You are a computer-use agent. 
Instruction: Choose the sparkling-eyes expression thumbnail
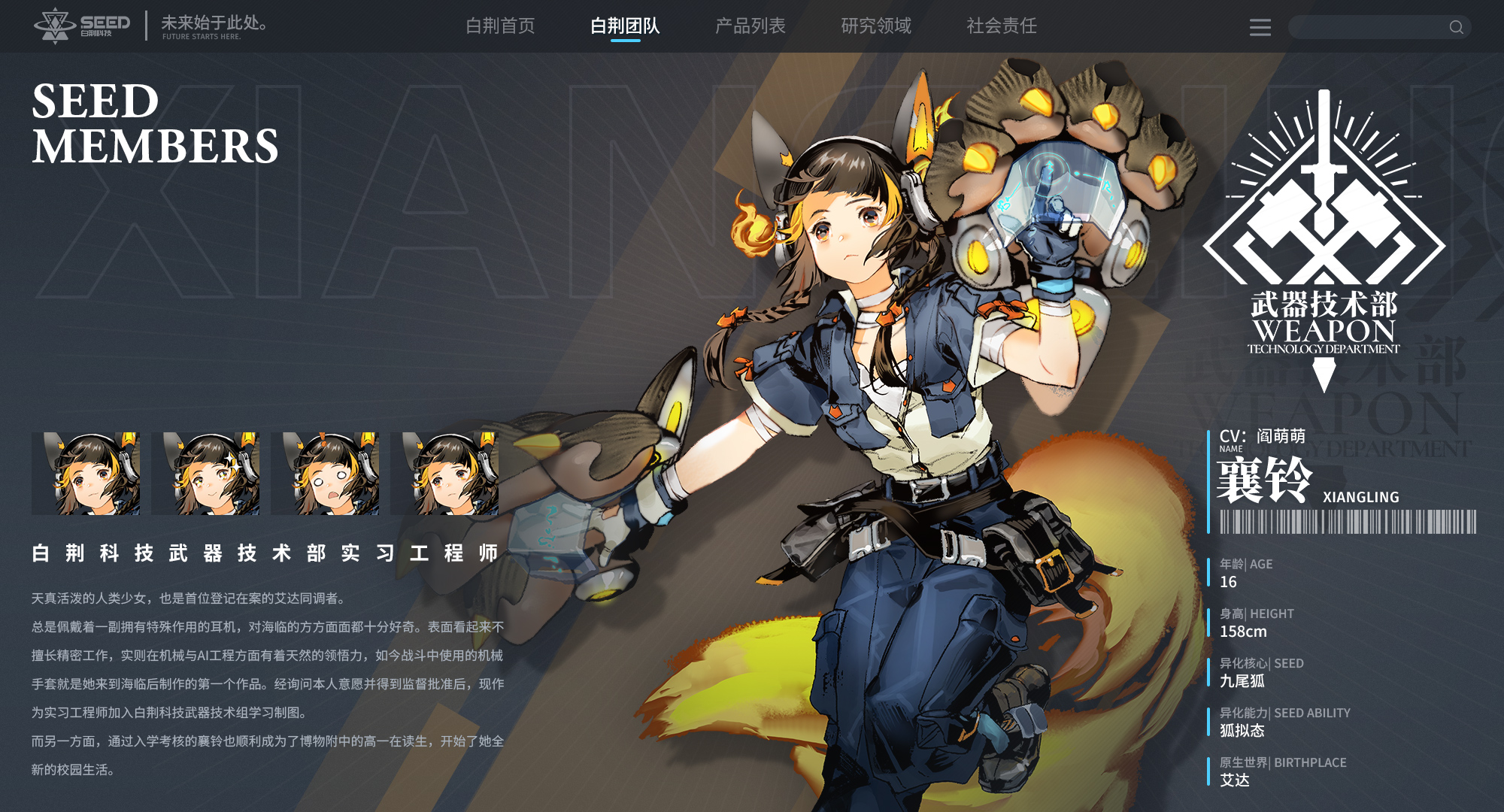click(x=205, y=474)
